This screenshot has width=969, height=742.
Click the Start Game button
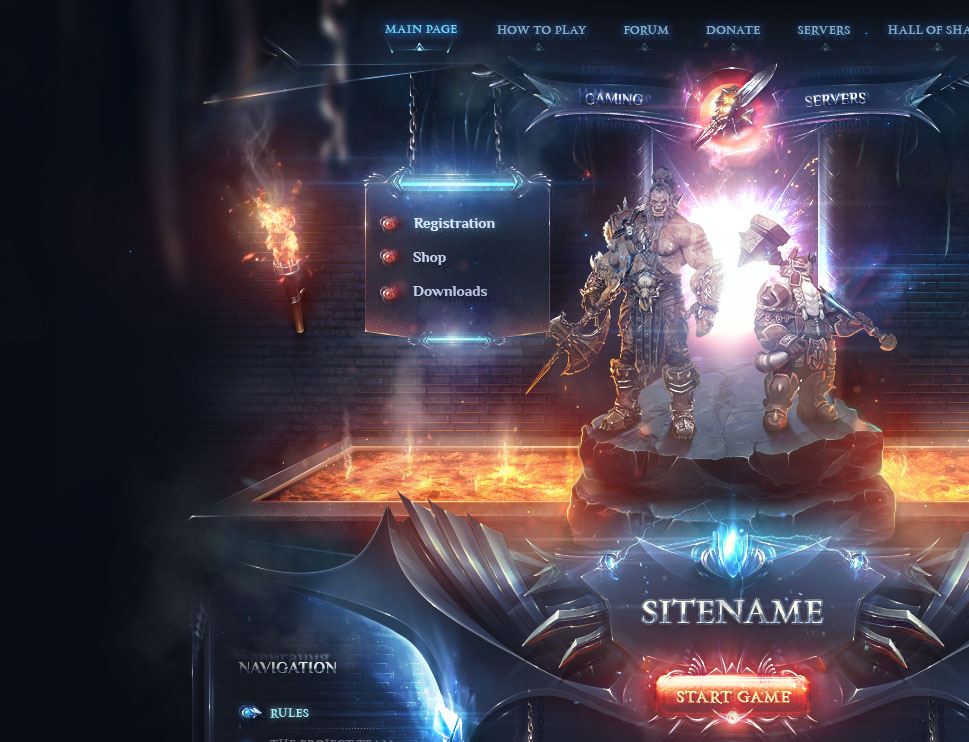(x=733, y=697)
